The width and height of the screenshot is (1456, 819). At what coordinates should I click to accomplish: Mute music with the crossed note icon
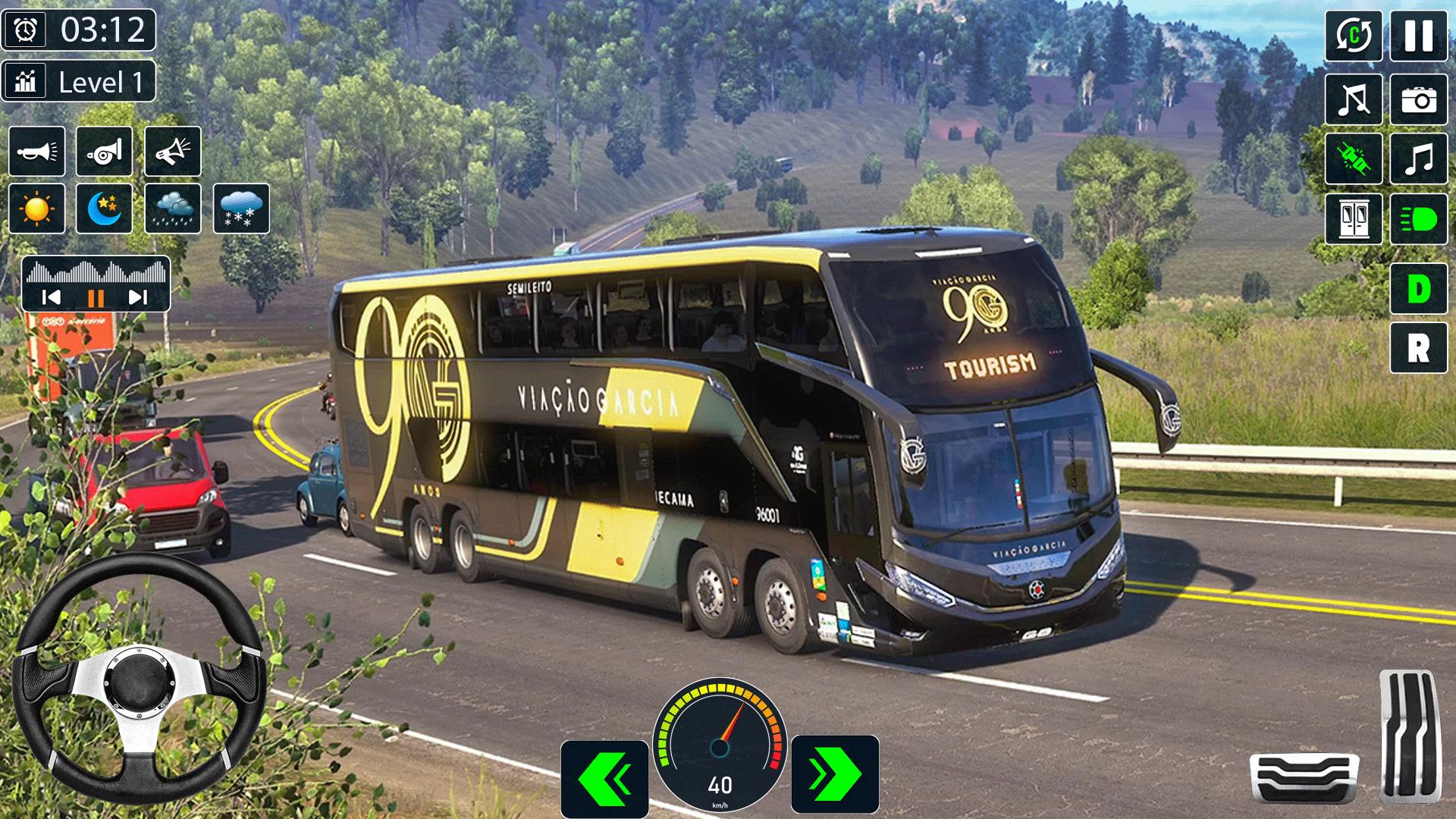point(1354,99)
